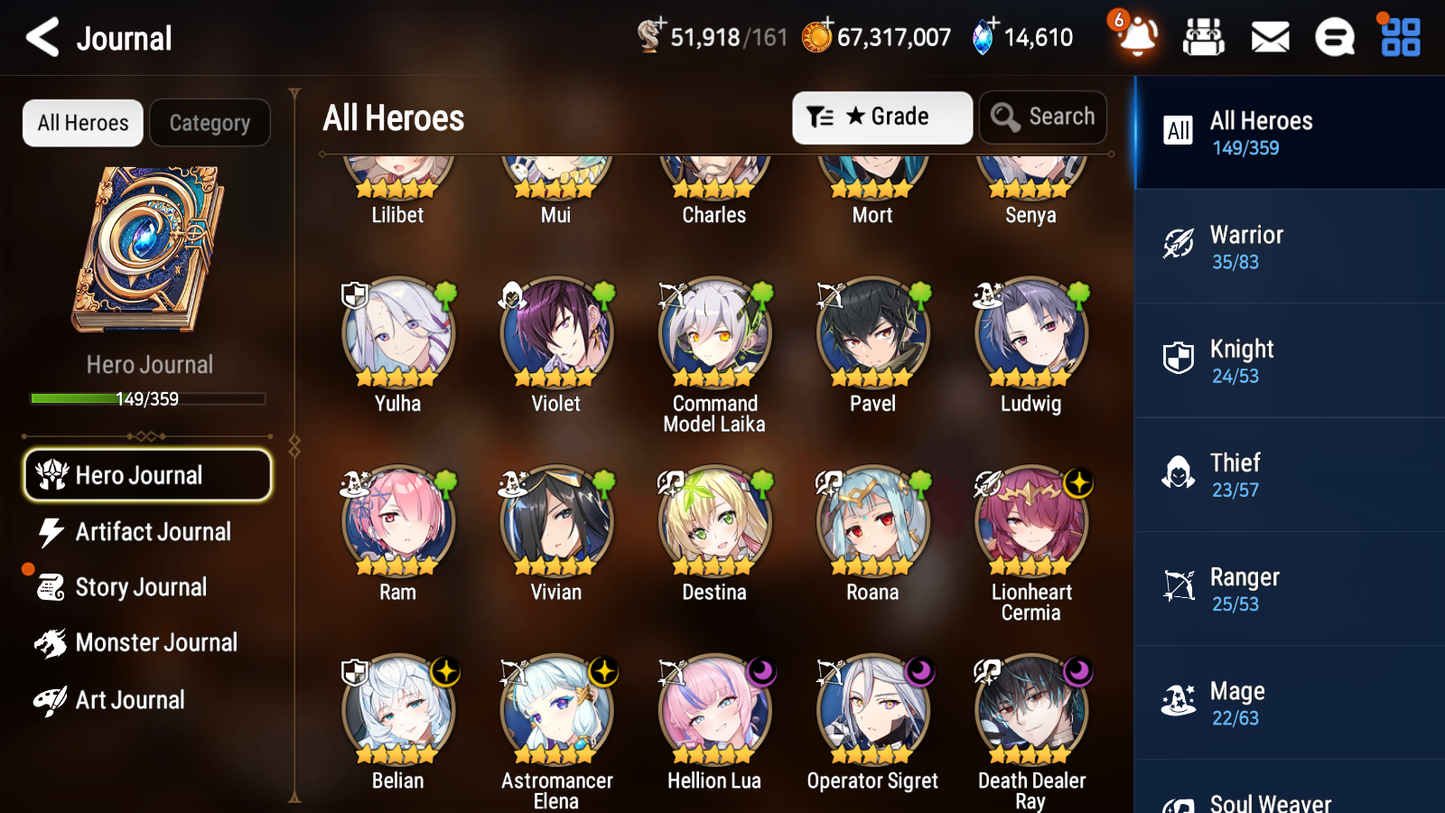
Task: Open the Artifact Journal
Action: click(152, 532)
